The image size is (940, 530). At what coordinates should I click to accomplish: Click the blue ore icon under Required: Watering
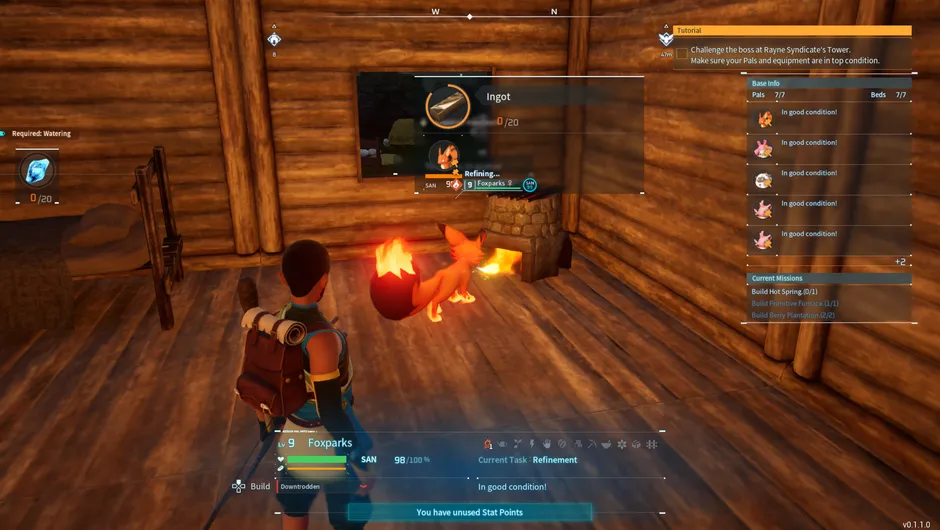click(x=37, y=172)
